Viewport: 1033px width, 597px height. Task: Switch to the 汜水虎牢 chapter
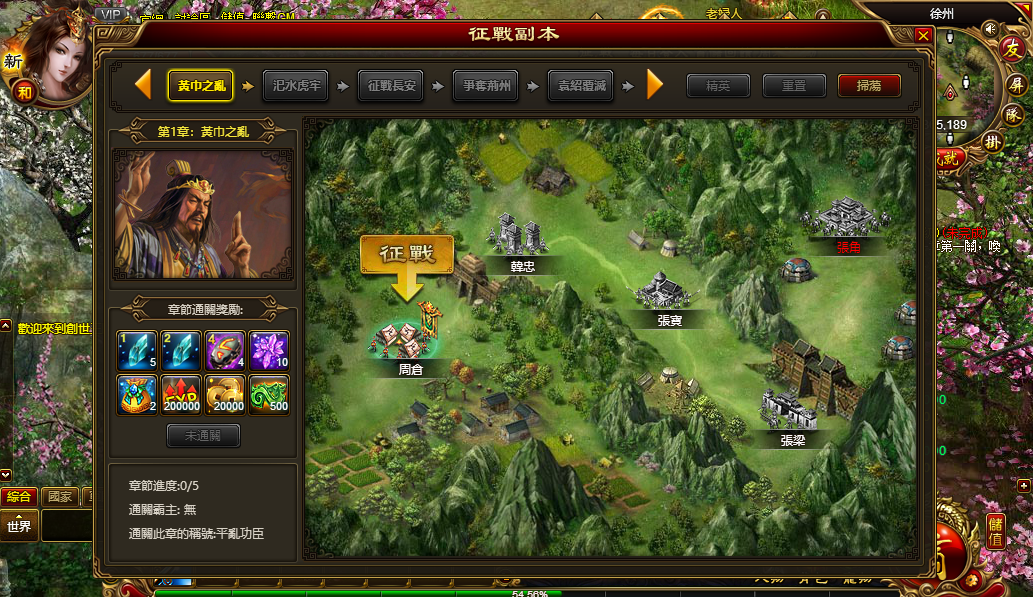(x=295, y=86)
